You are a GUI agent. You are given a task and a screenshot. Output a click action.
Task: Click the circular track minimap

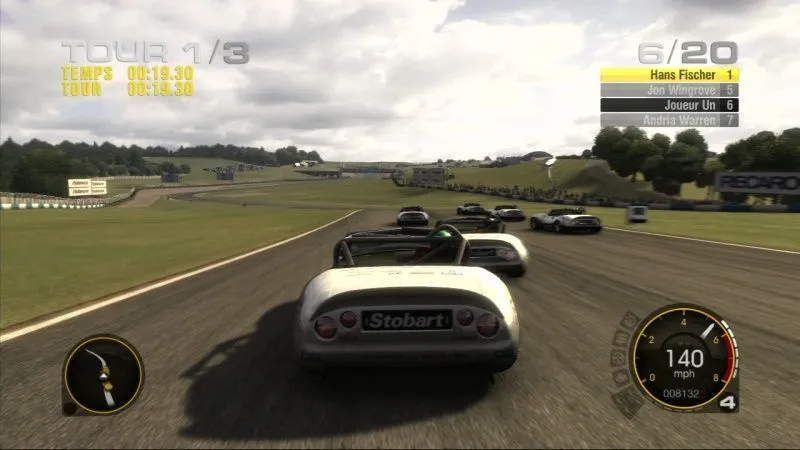point(103,375)
